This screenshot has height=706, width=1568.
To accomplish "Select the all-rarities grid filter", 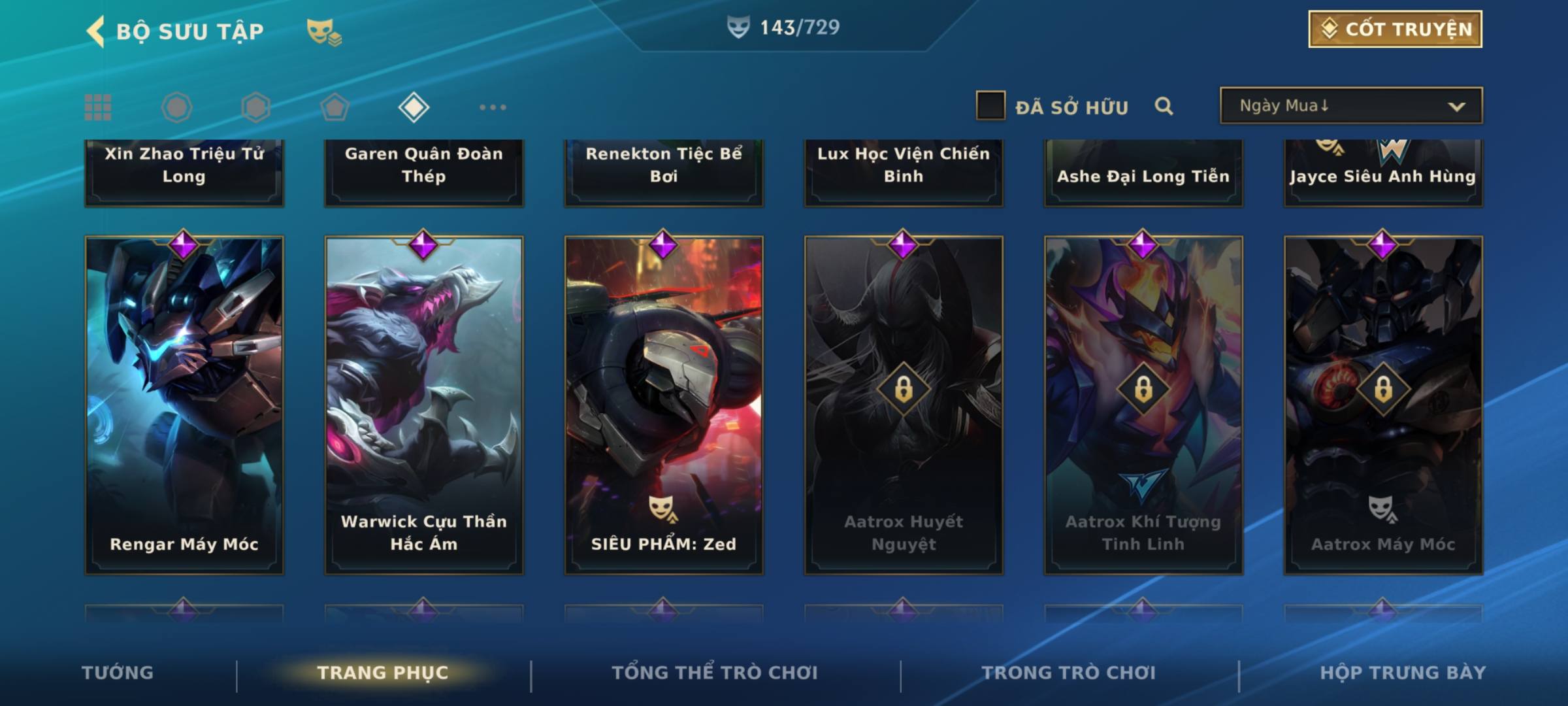I will [98, 107].
